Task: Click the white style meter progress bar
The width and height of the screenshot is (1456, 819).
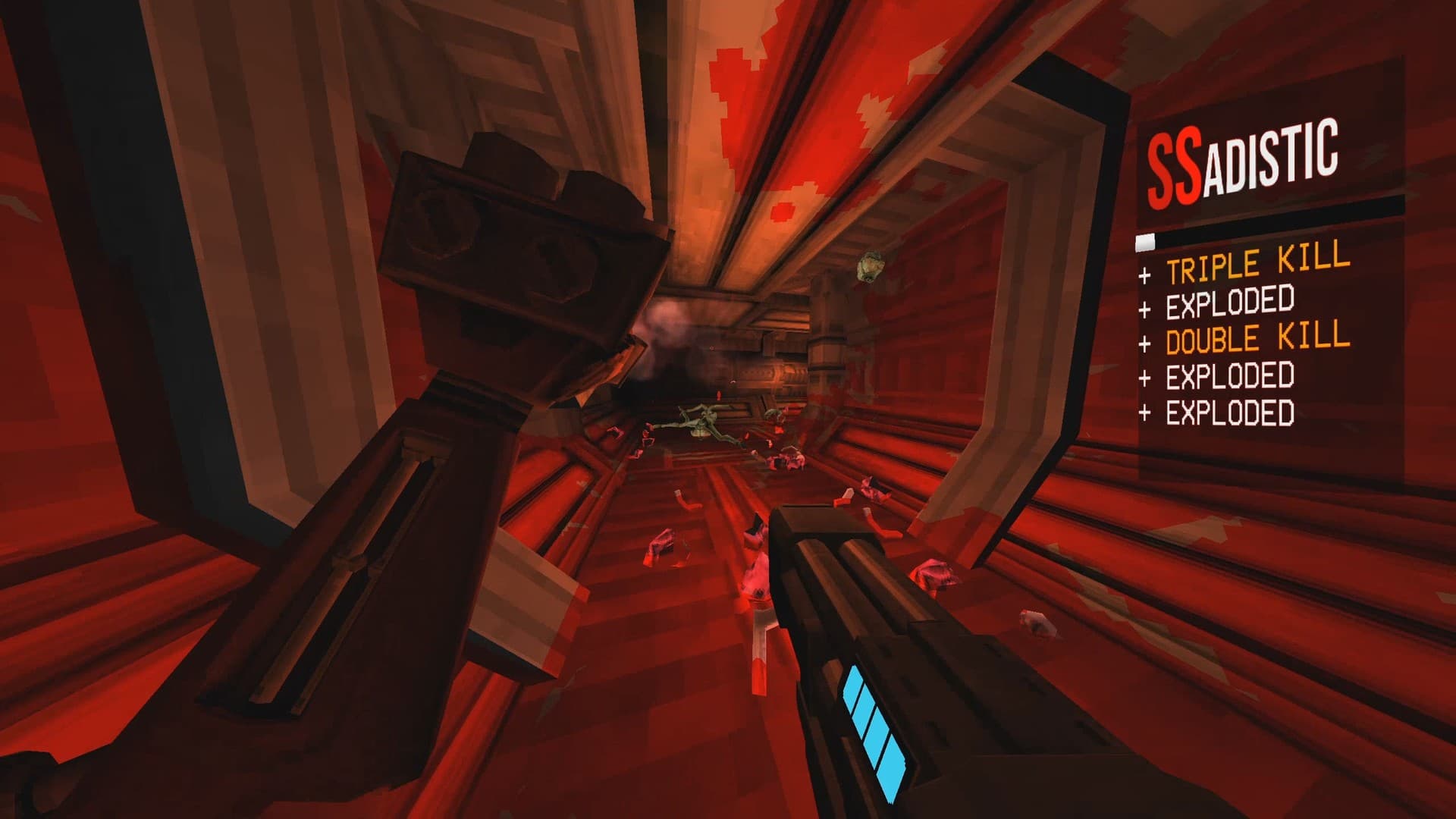Action: (1147, 240)
